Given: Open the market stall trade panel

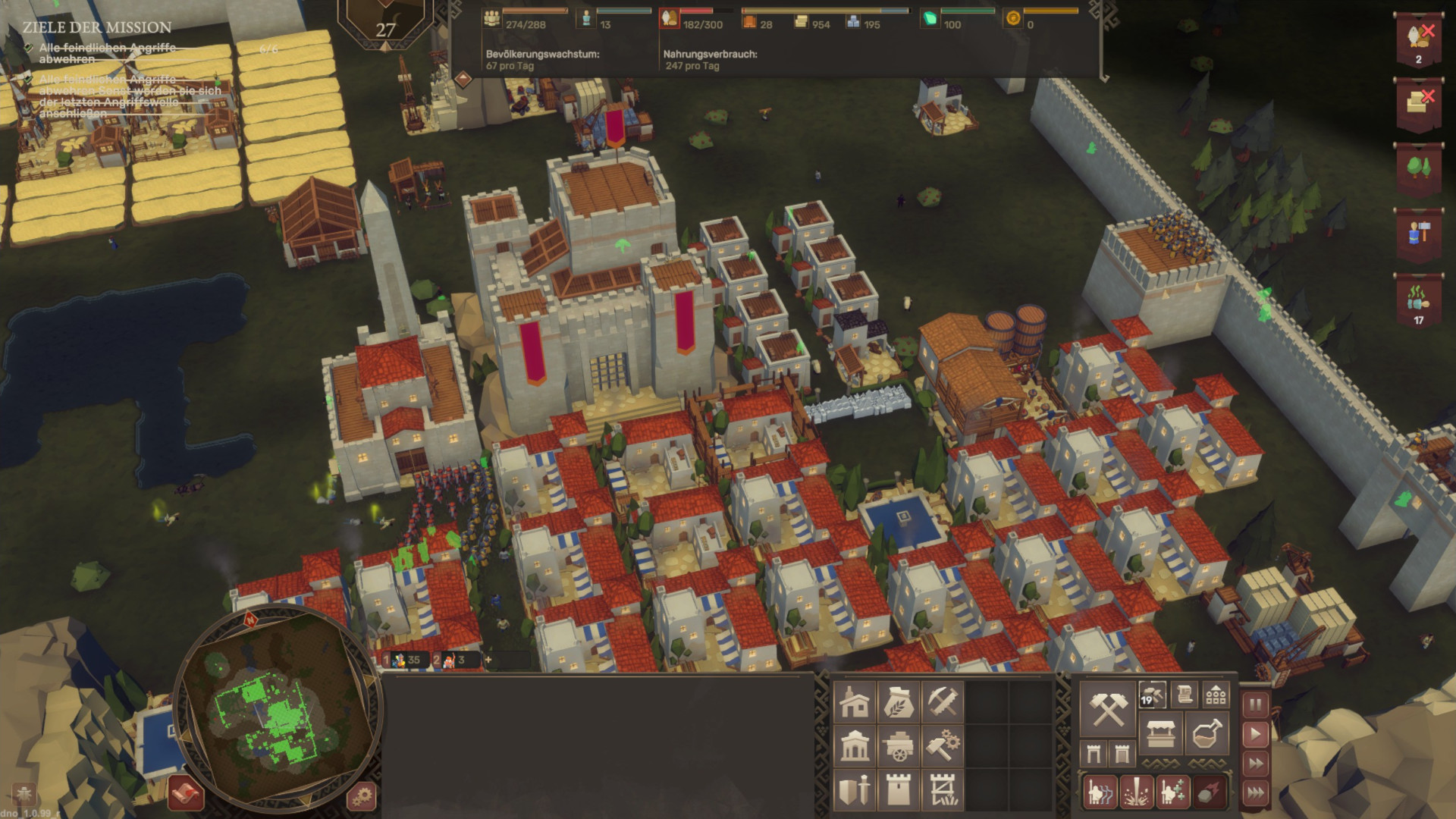Looking at the screenshot, I should 1160,733.
